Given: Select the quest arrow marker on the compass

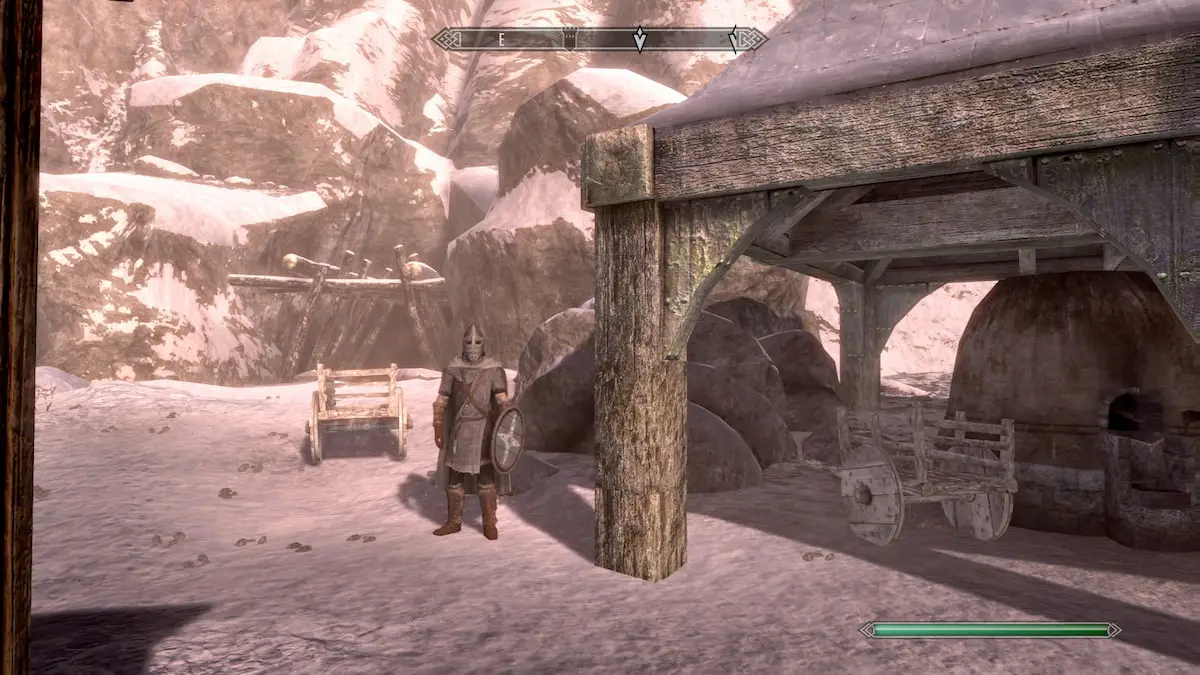Looking at the screenshot, I should tap(639, 40).
